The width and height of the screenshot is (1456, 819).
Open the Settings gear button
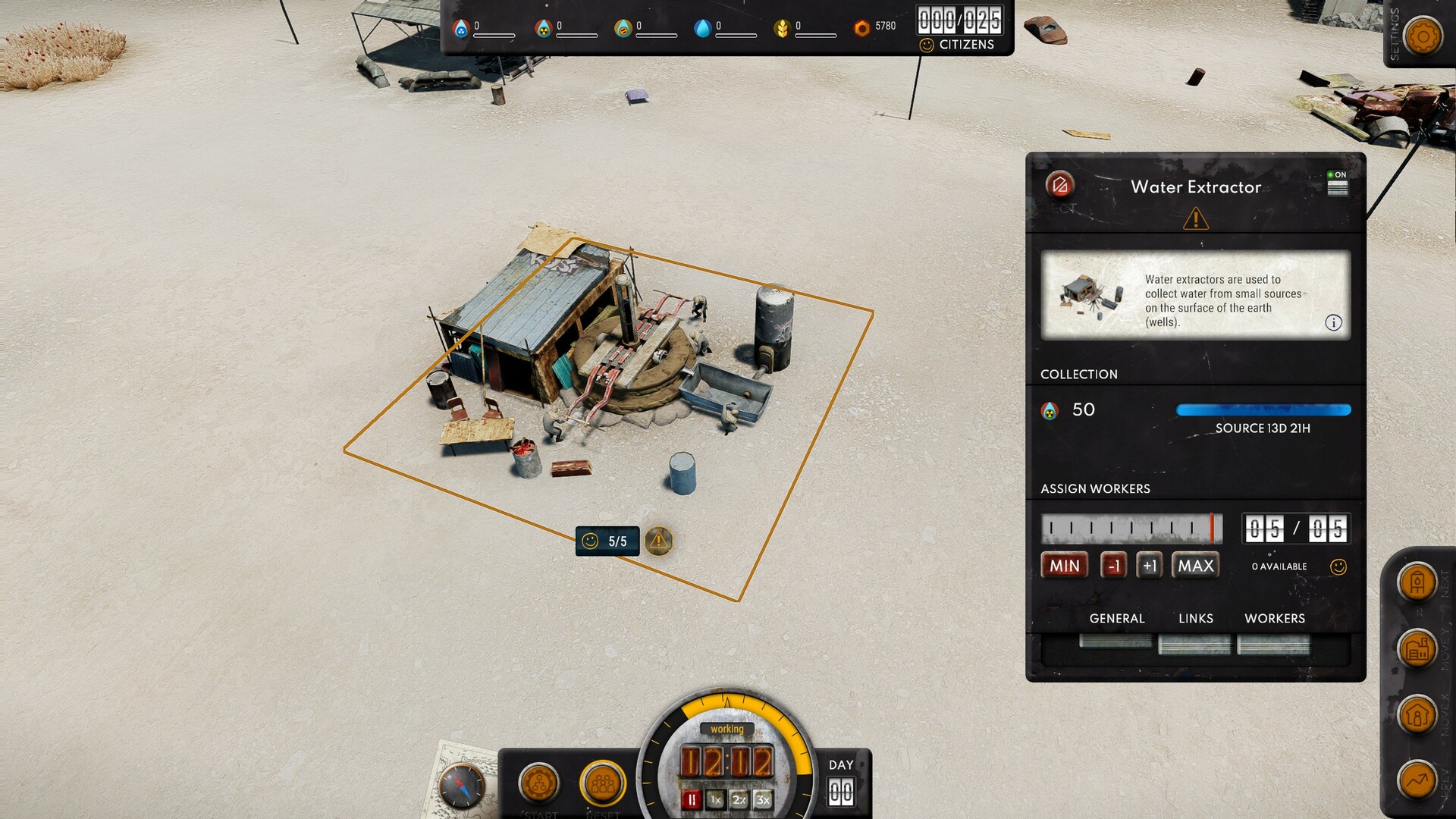tap(1423, 36)
